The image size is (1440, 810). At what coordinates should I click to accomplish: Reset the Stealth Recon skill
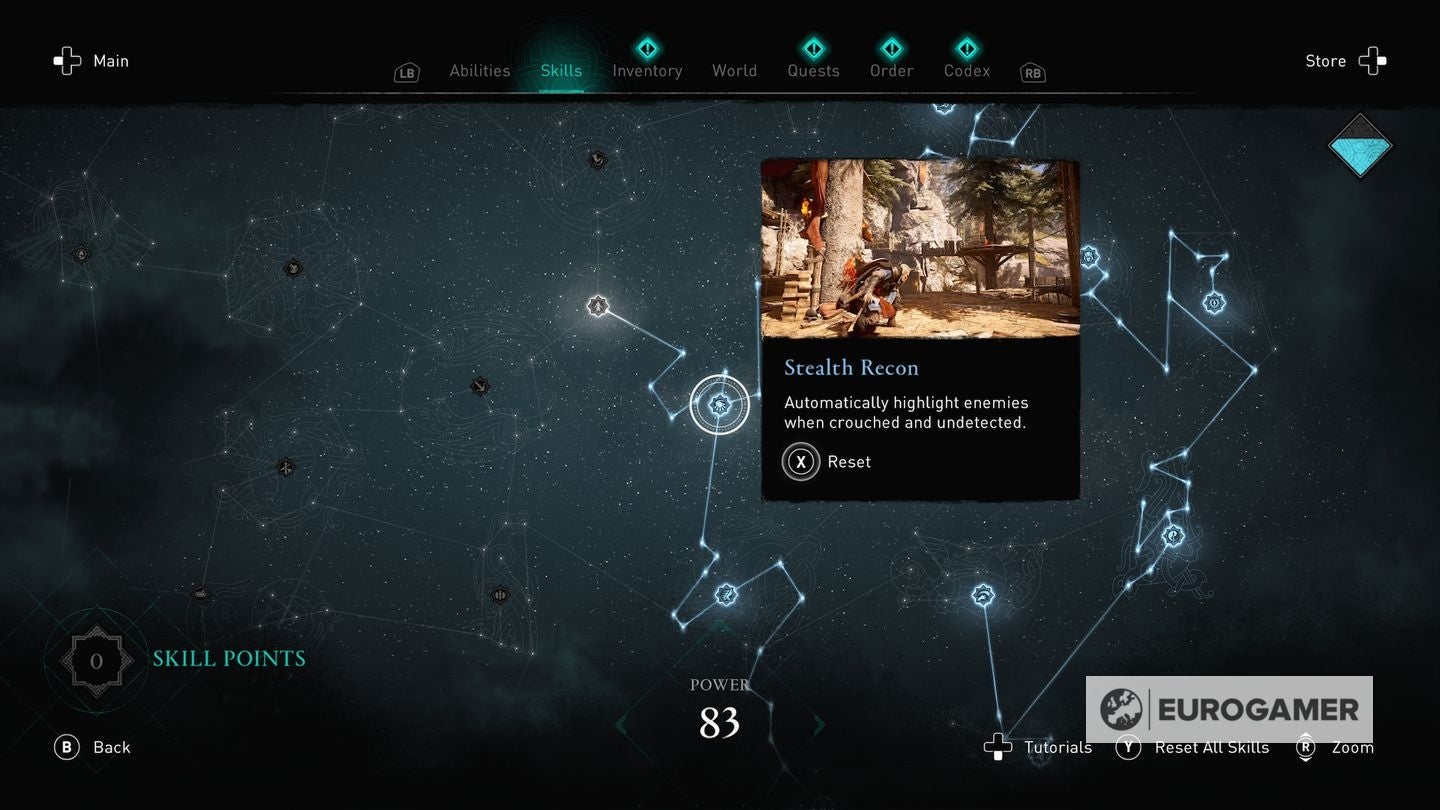coord(828,461)
